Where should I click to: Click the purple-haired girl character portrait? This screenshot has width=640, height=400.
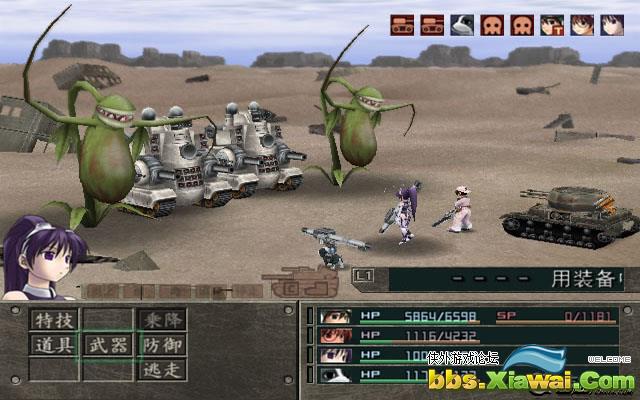pos(40,260)
